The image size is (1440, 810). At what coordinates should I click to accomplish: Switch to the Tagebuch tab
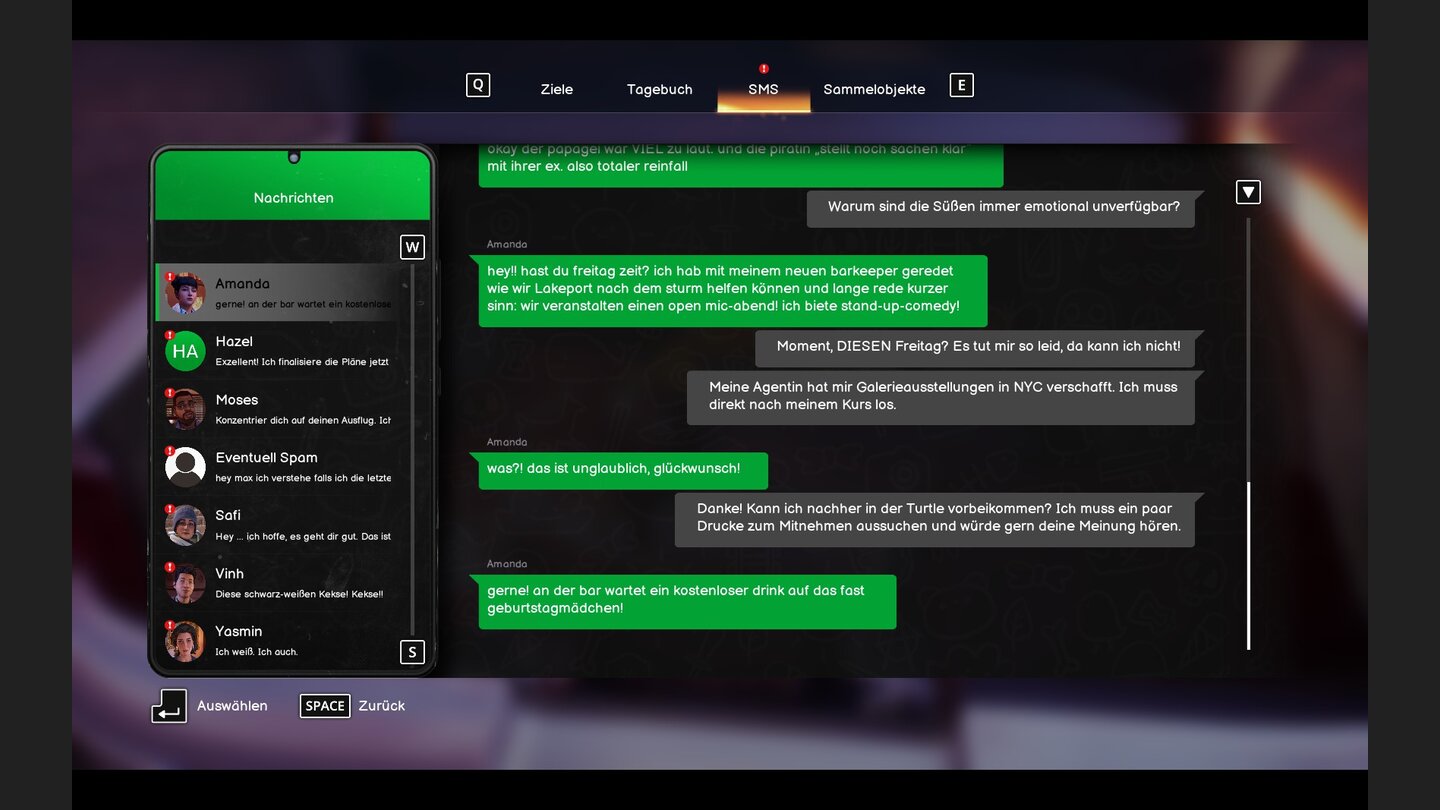point(659,89)
